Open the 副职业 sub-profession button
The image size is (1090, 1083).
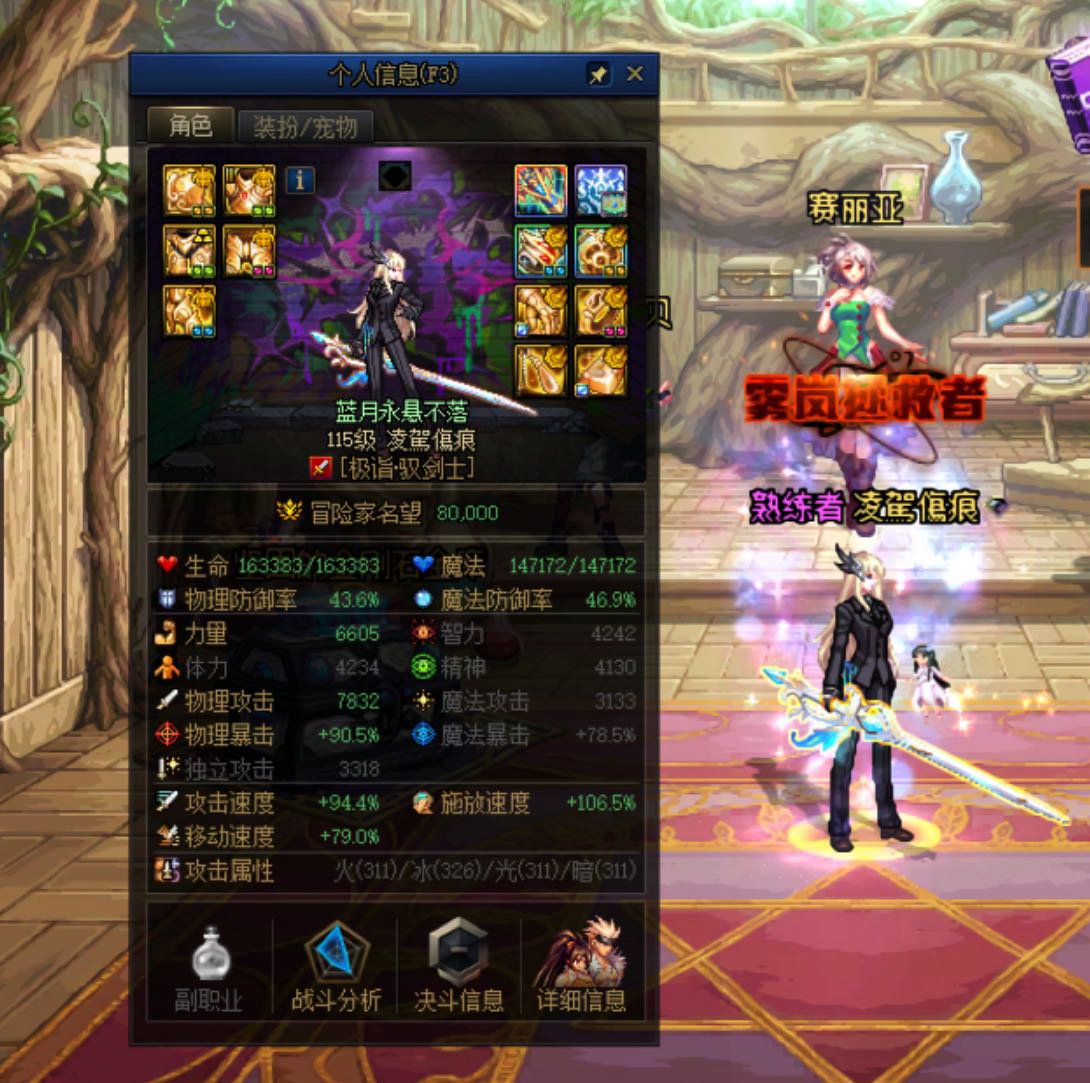click(x=209, y=966)
